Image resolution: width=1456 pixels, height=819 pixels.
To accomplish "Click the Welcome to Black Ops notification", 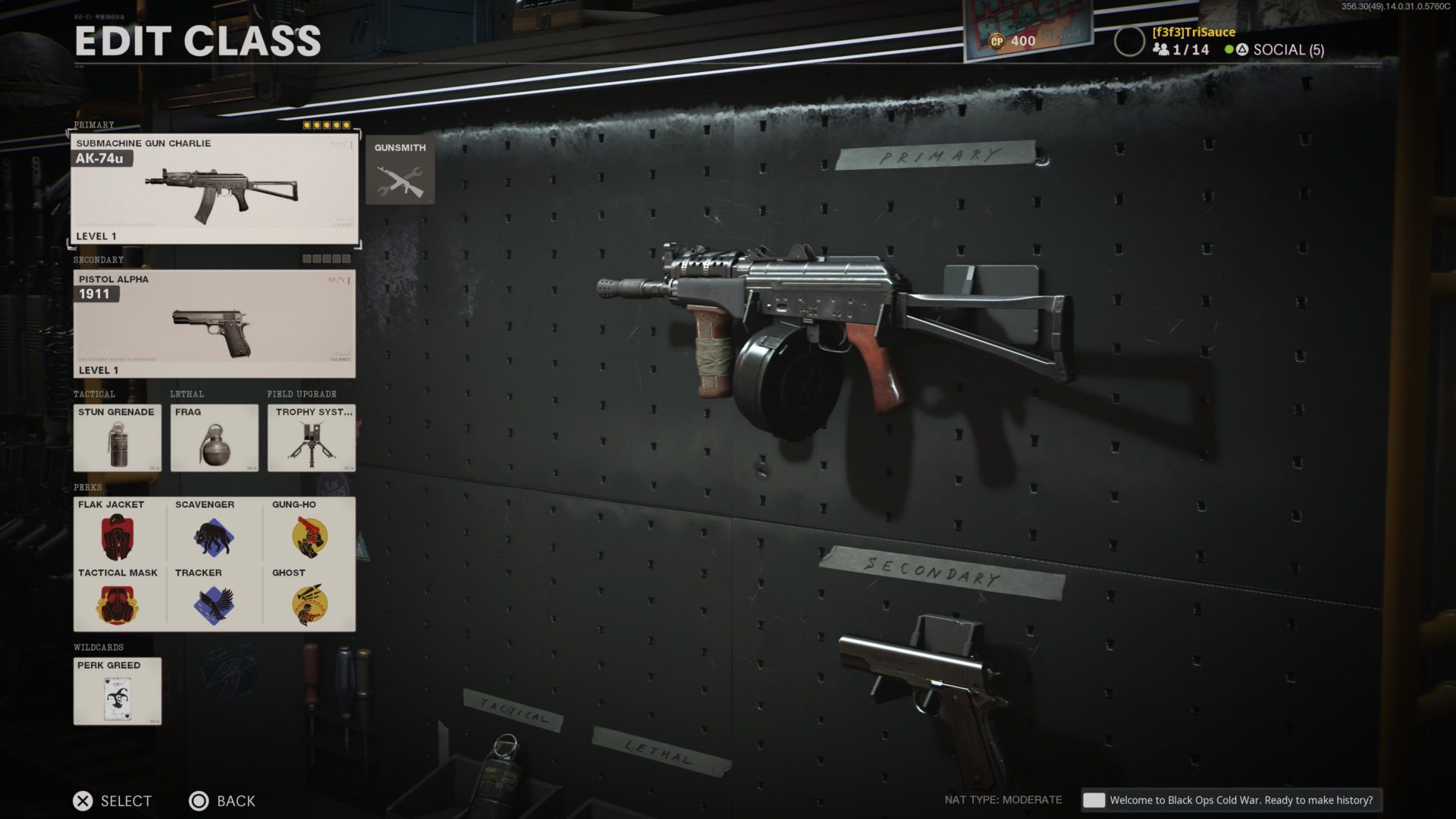I will pyautogui.click(x=1231, y=800).
